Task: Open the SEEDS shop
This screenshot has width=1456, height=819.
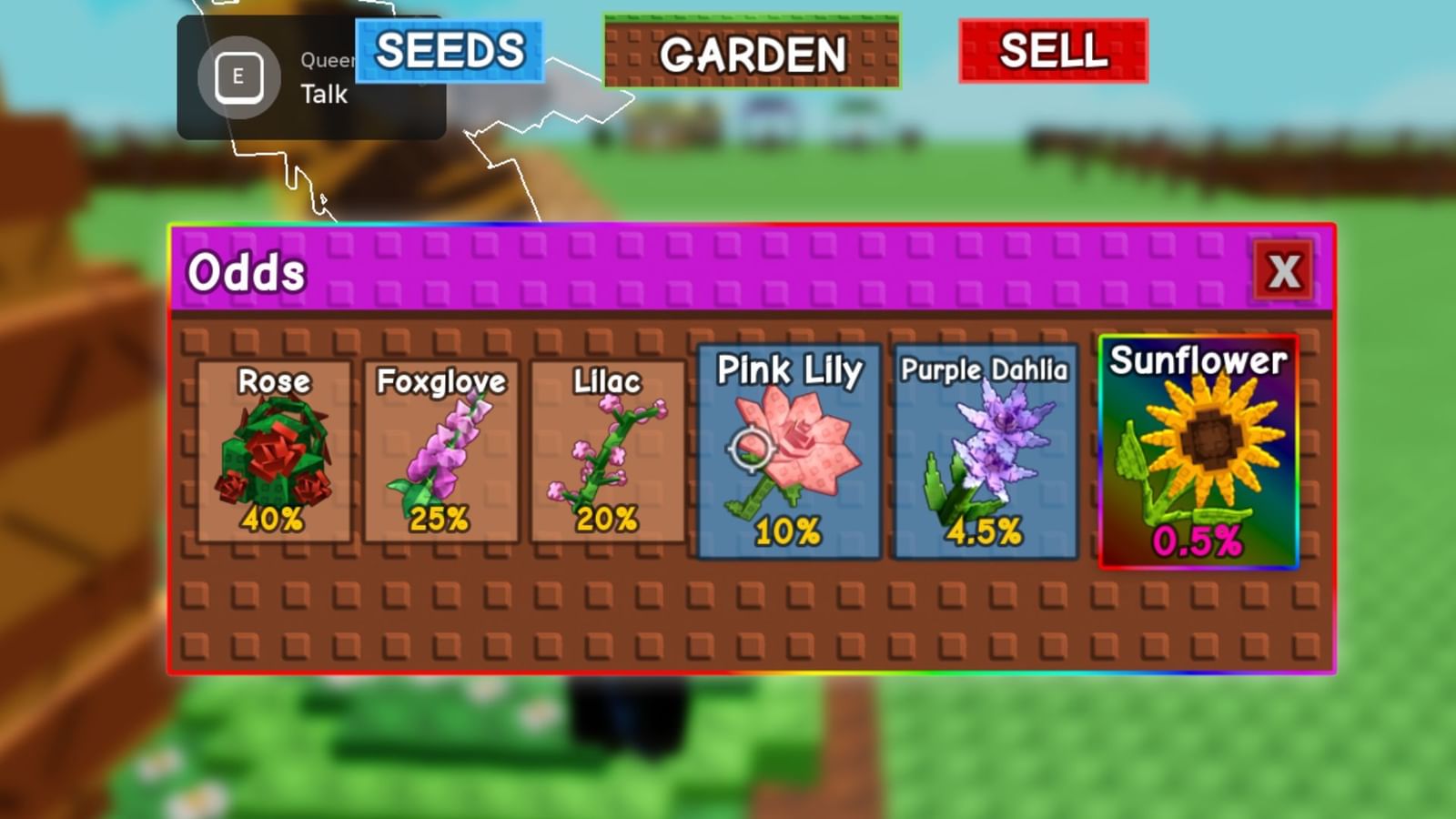Action: [x=450, y=52]
